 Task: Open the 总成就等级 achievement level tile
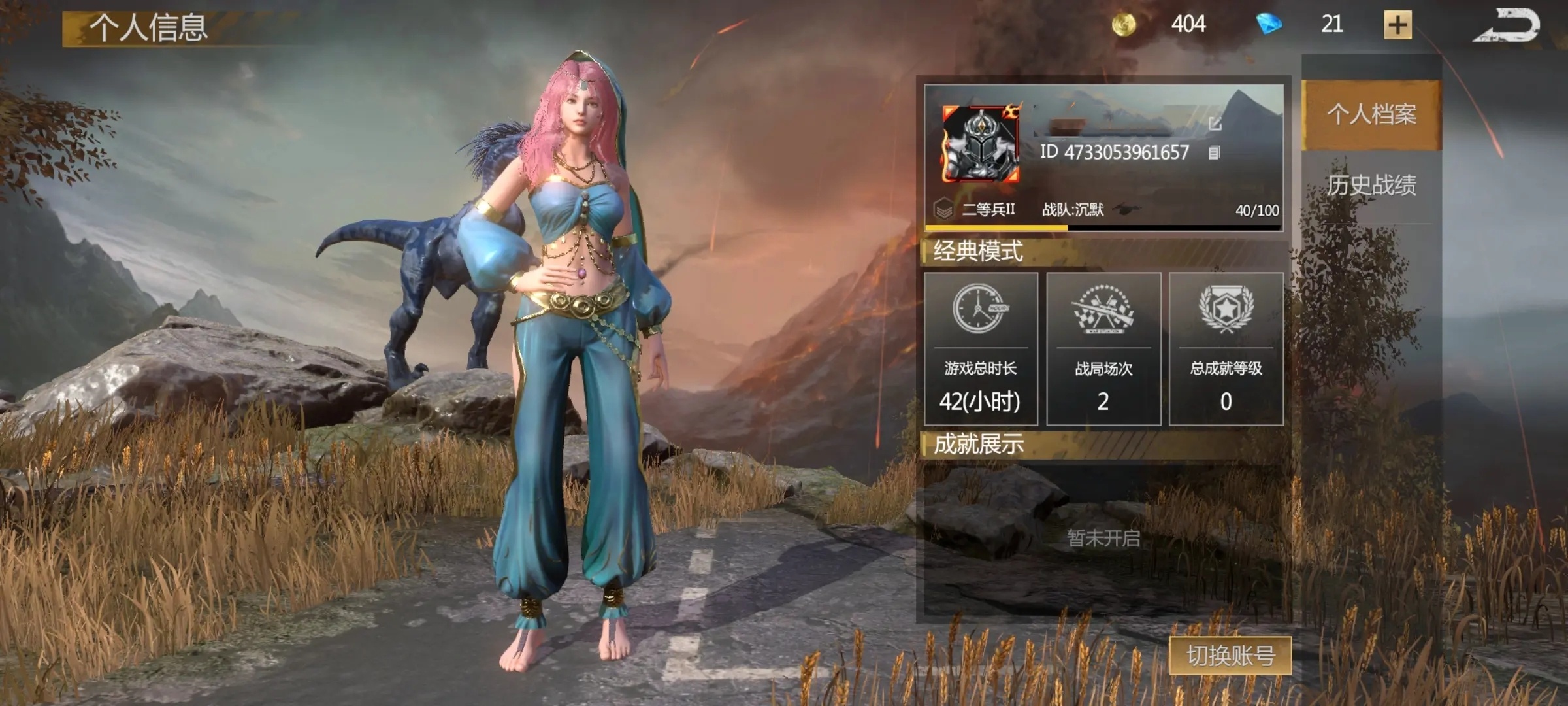1226,349
